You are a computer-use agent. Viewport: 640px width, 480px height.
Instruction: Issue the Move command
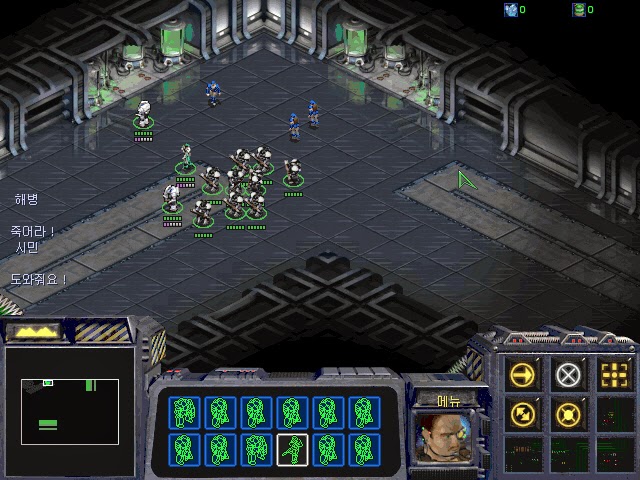point(523,375)
